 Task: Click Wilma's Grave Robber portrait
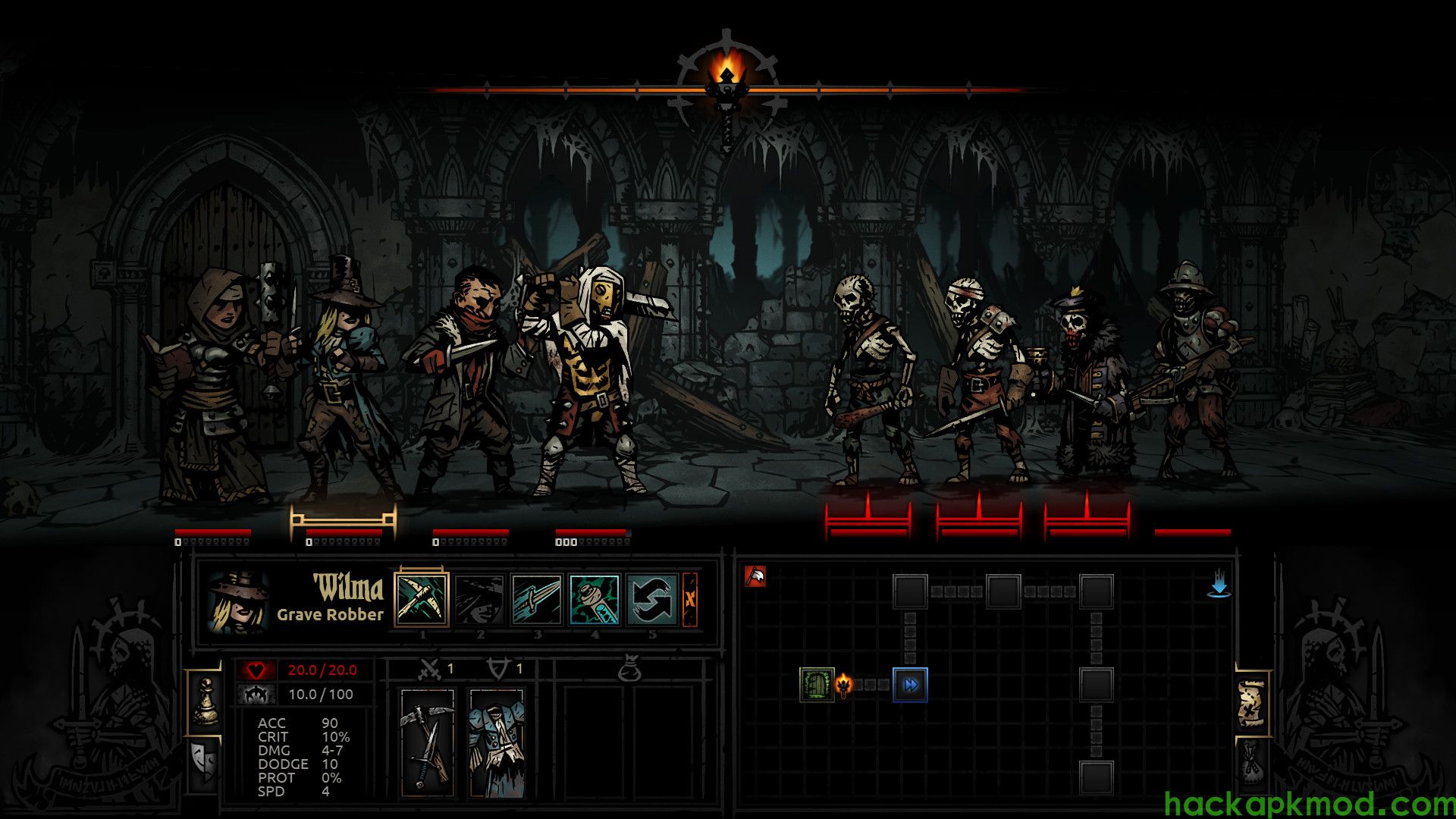coord(238,602)
